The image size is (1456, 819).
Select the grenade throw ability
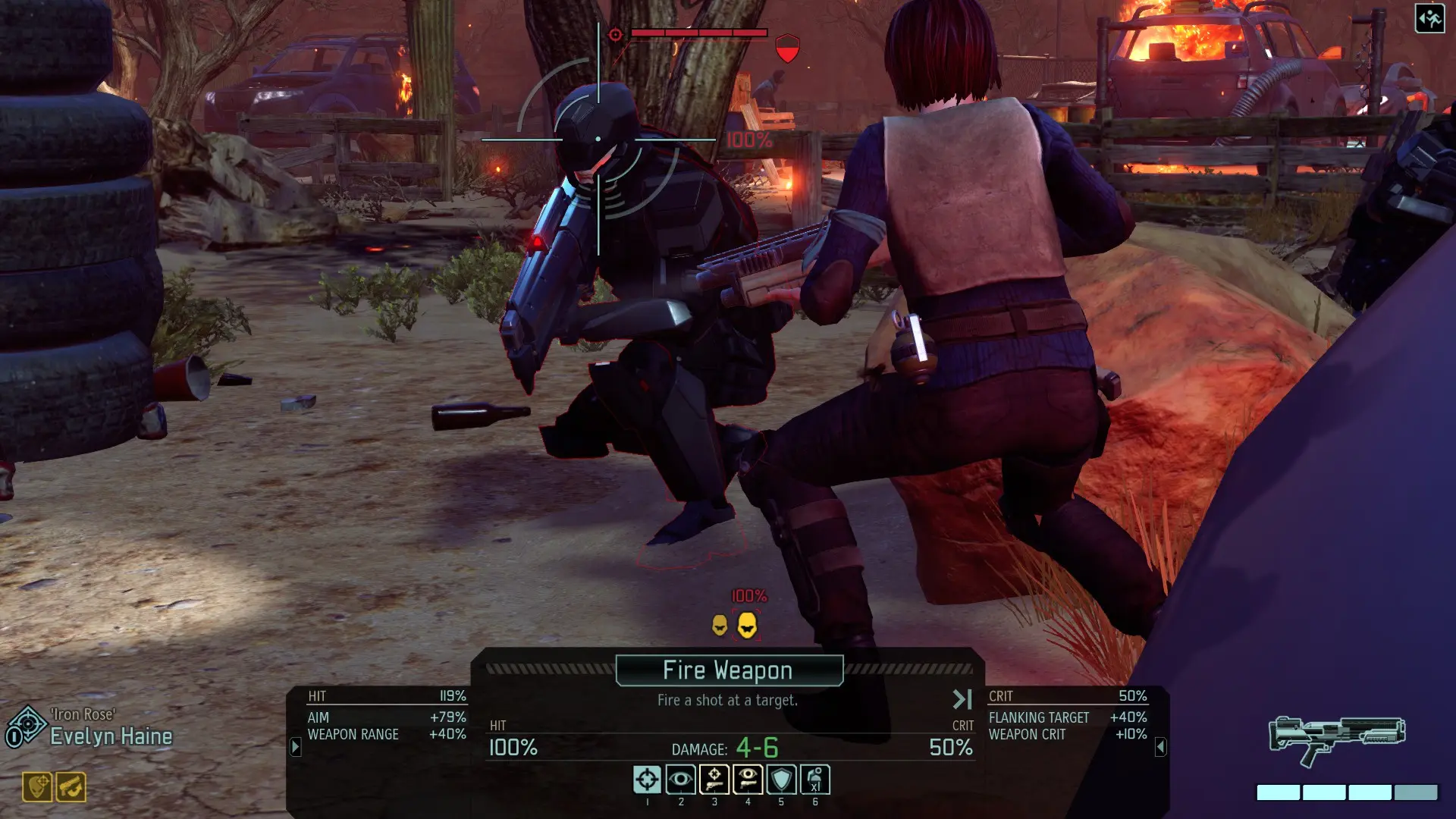coord(815,780)
